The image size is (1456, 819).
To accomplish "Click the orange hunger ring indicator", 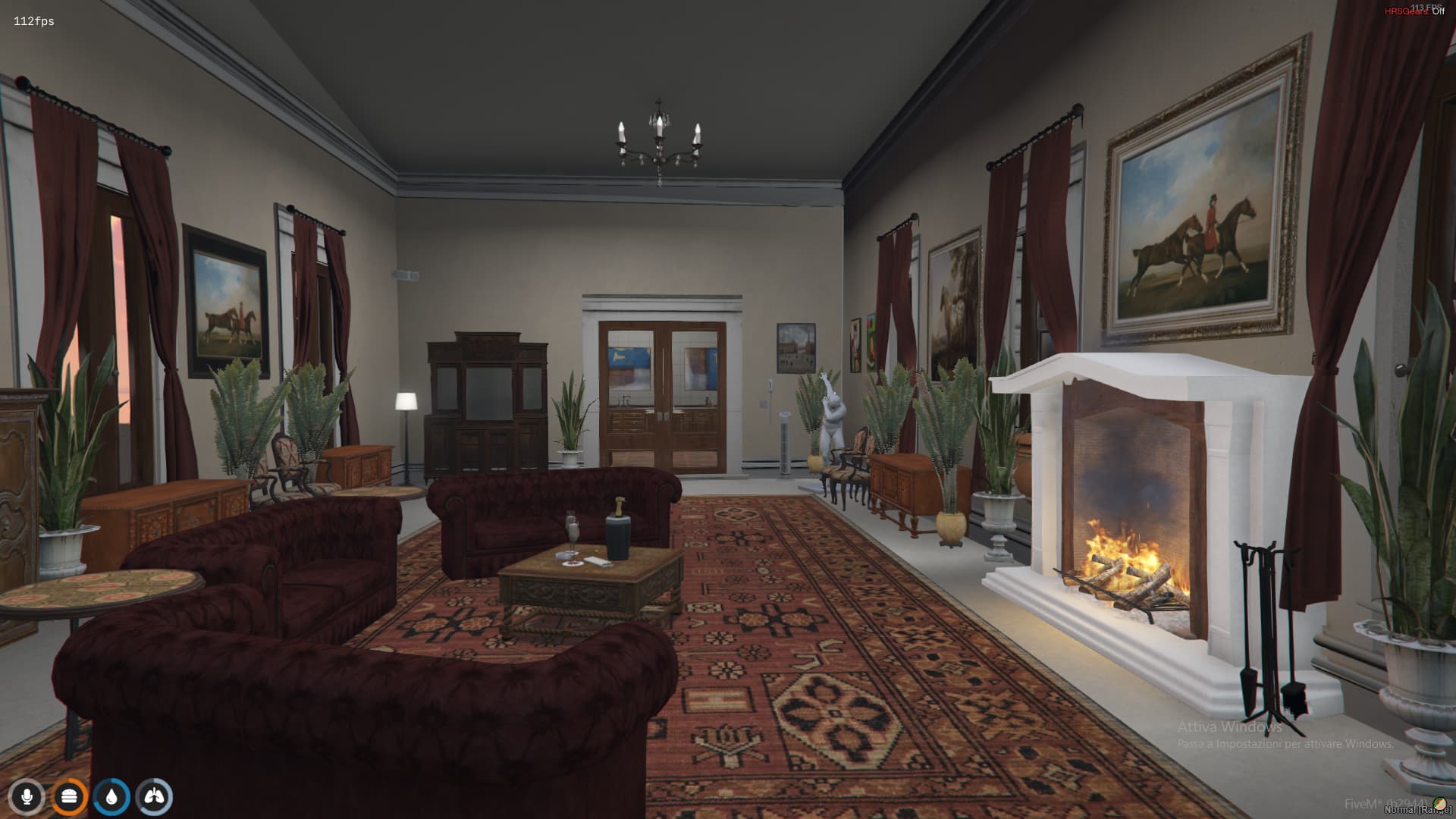I will (69, 795).
